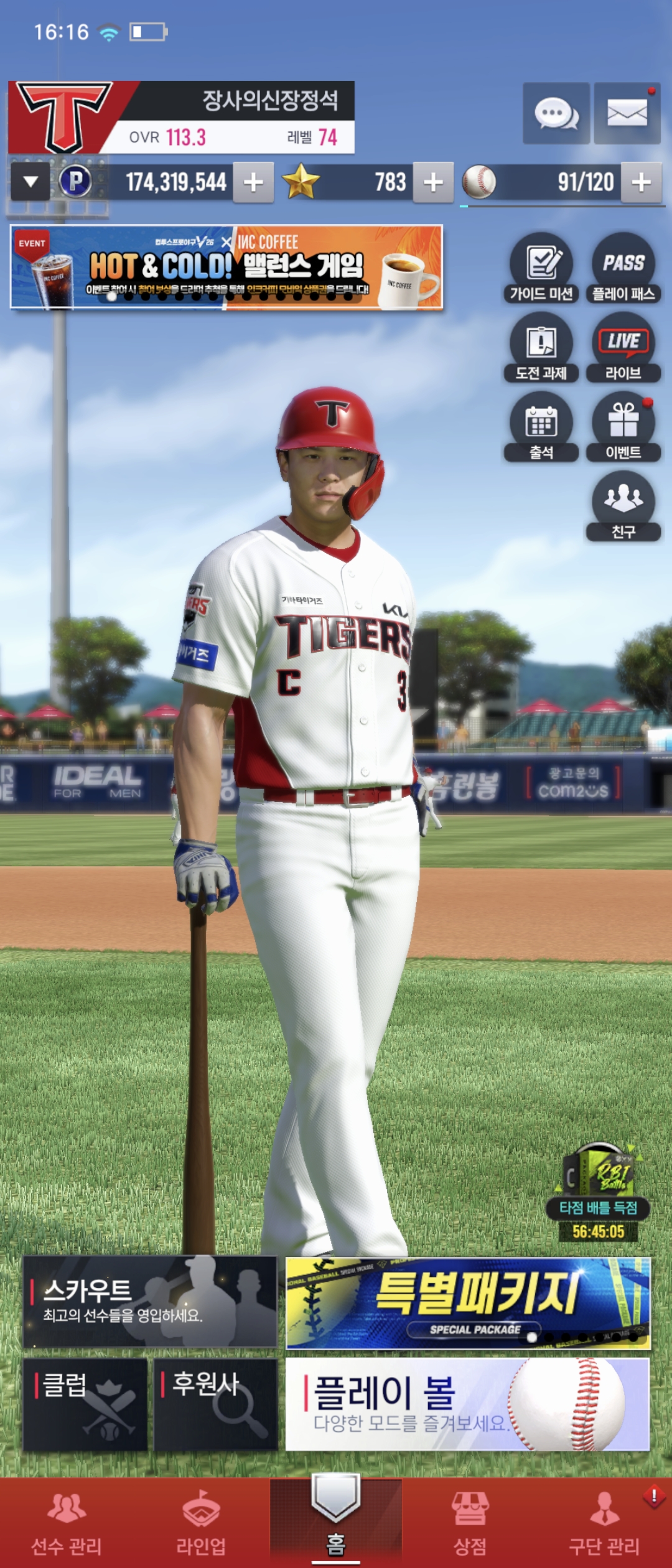
Task: Open the chat speech bubble icon
Action: click(x=556, y=114)
